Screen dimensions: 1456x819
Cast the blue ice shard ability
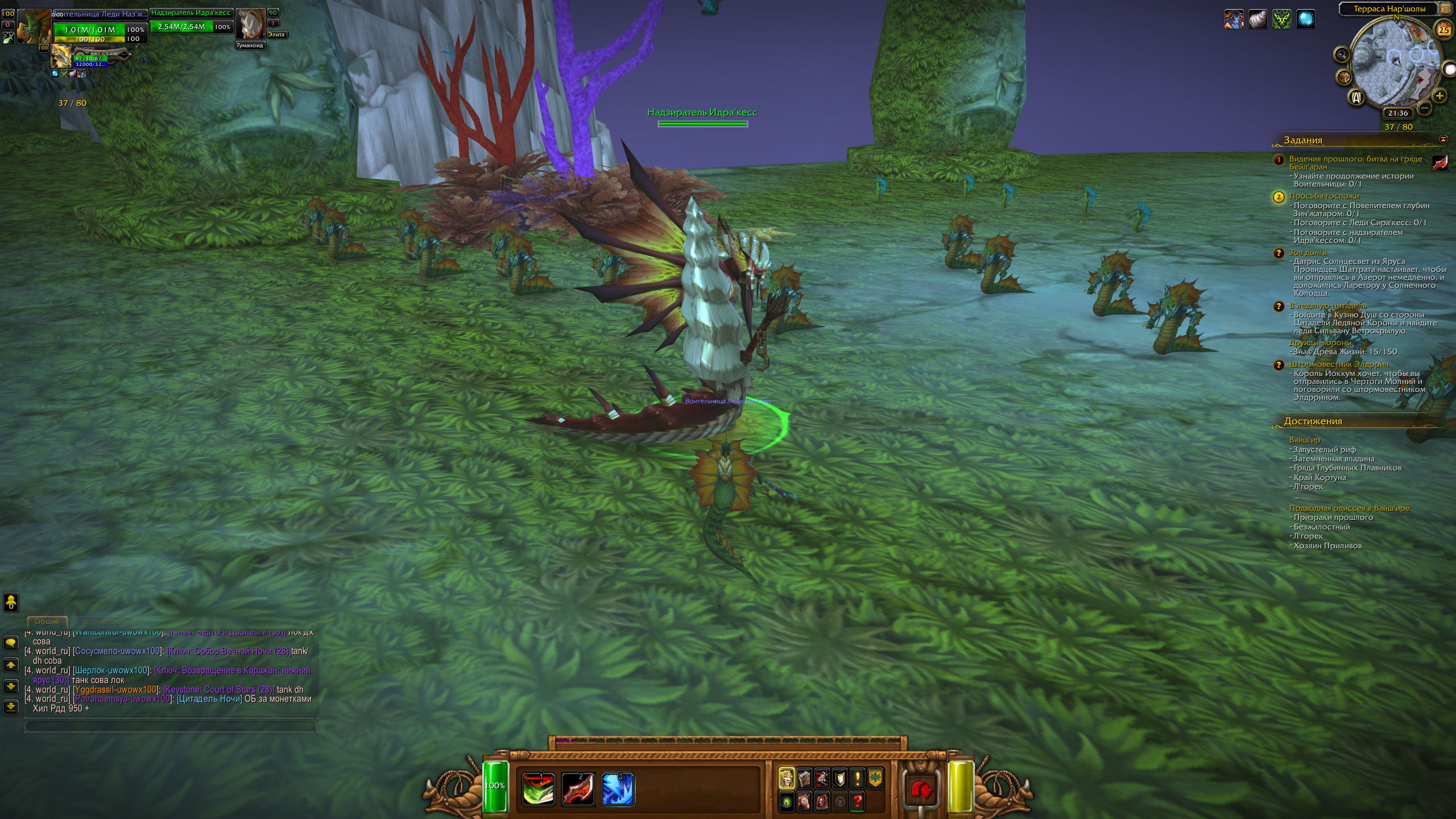(x=618, y=789)
